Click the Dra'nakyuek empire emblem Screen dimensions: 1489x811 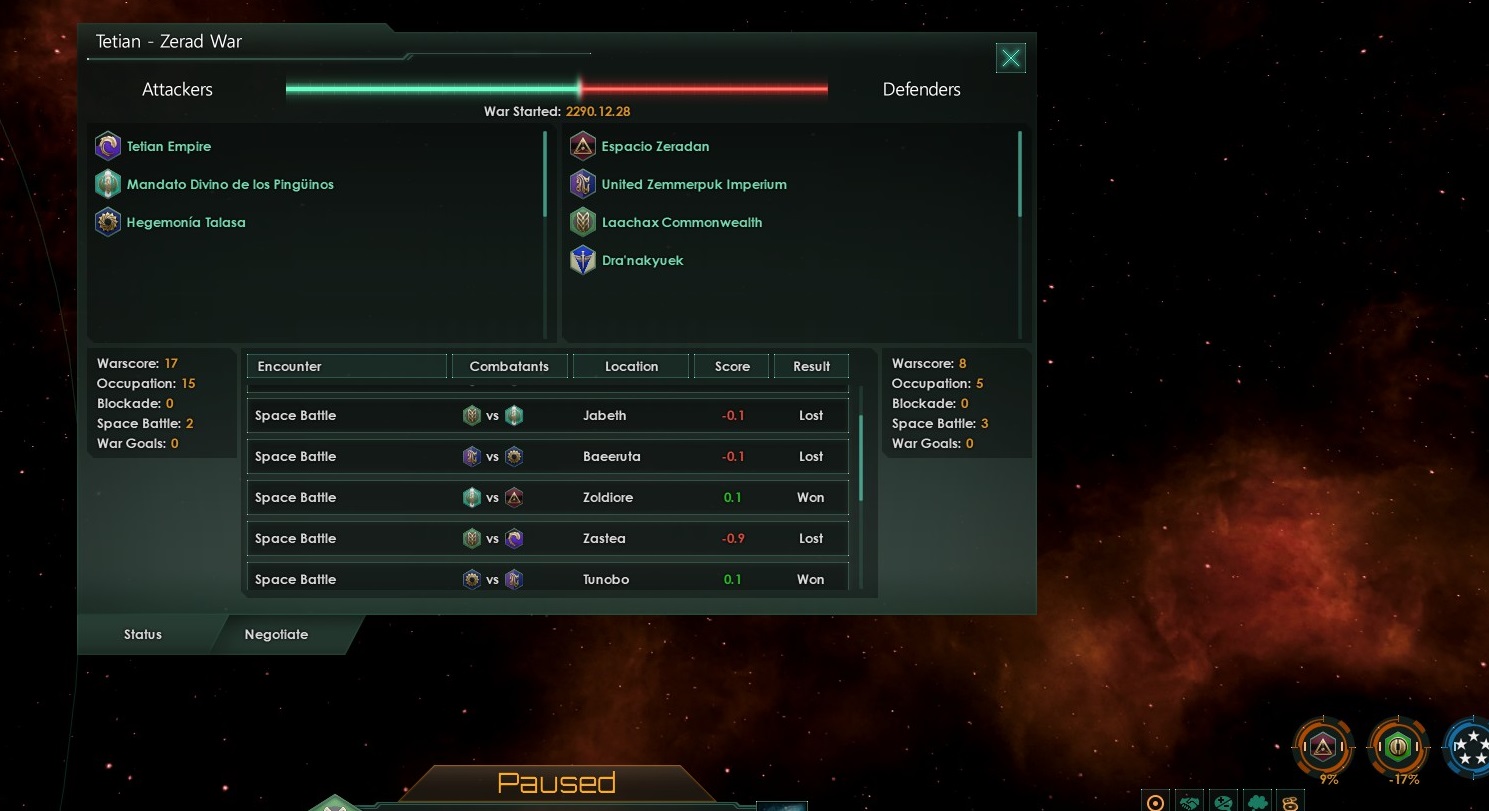(x=583, y=260)
